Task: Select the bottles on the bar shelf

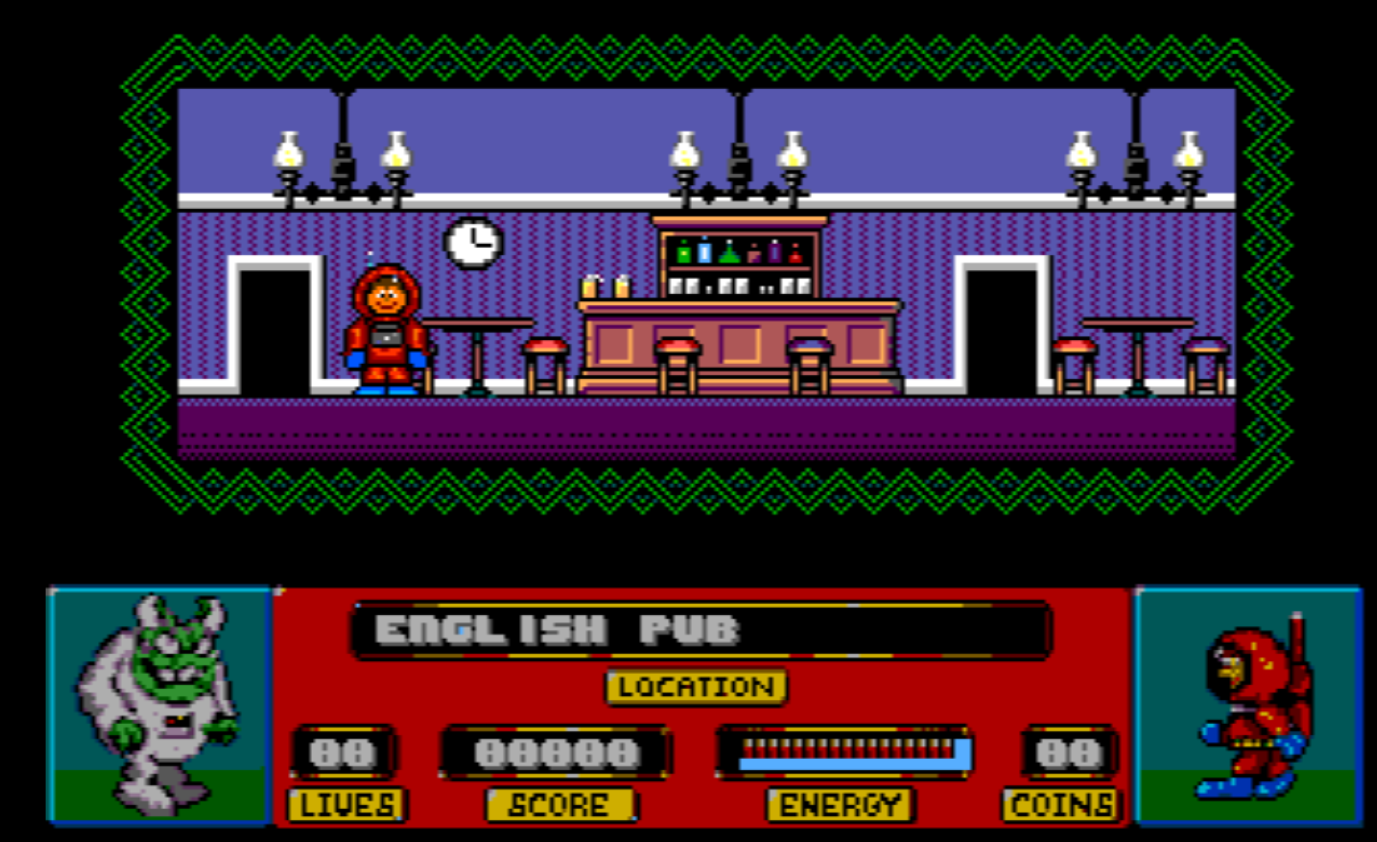Action: (x=740, y=250)
